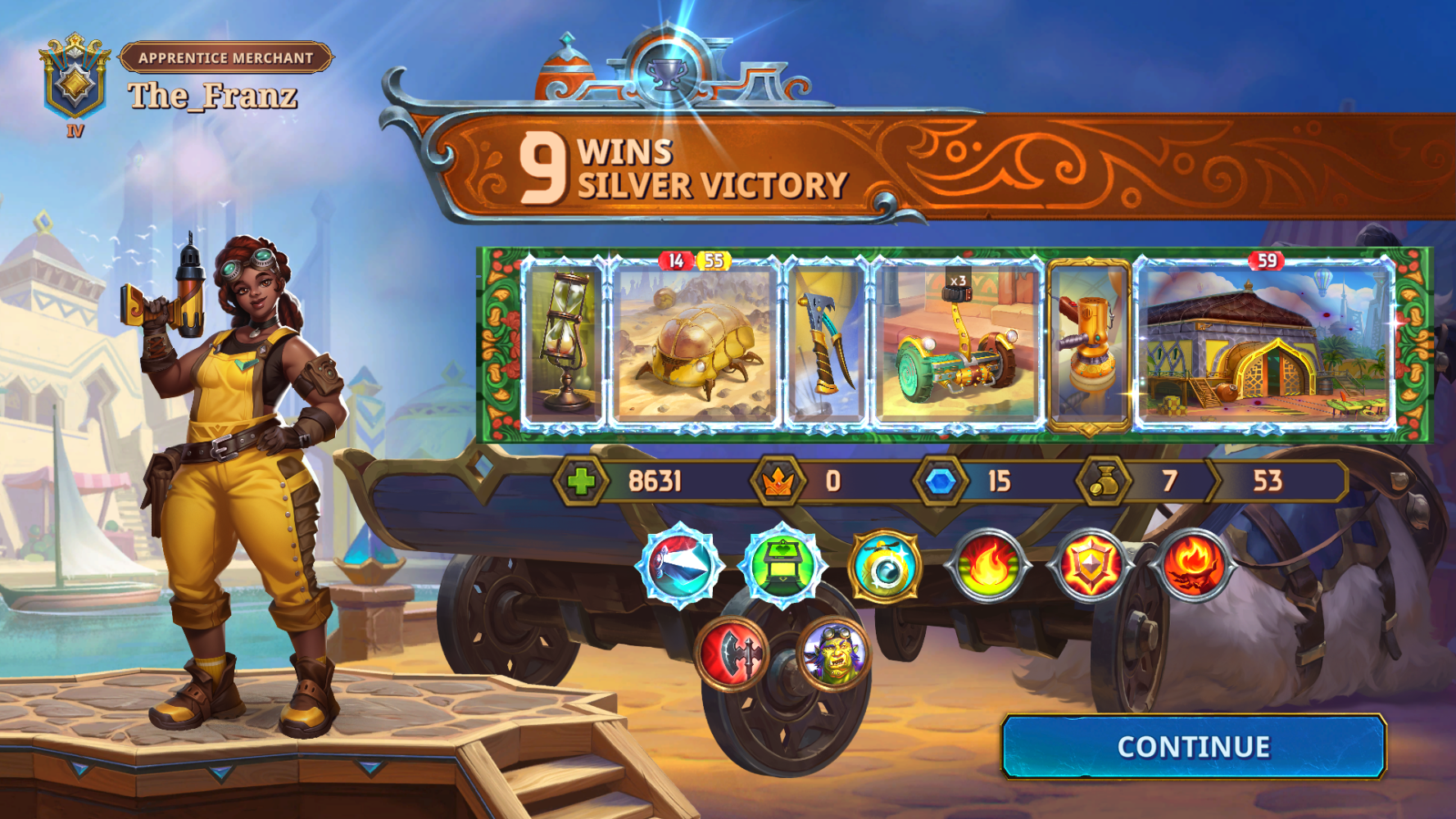Inspect the red battle axe skill
The image size is (1456, 819).
tap(732, 653)
